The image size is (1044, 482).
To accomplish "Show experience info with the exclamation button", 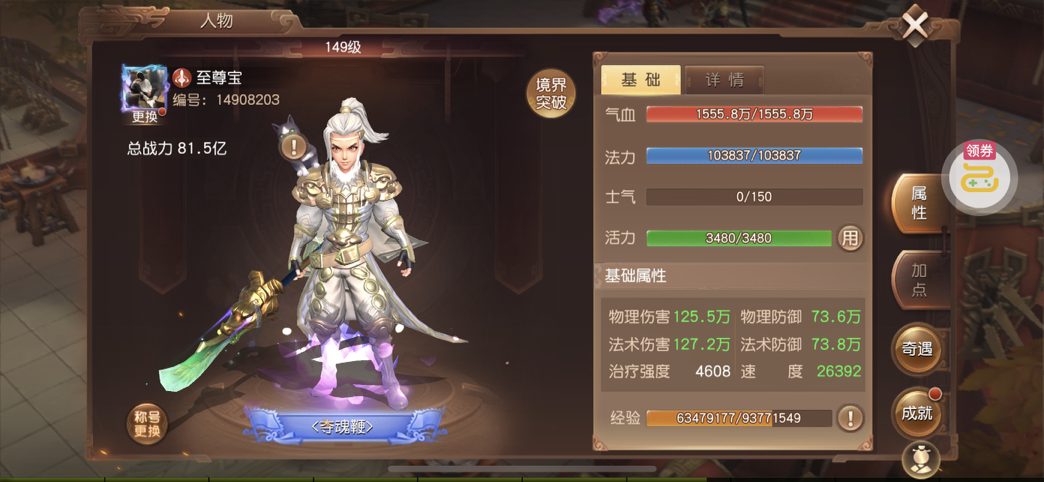I will tap(849, 418).
